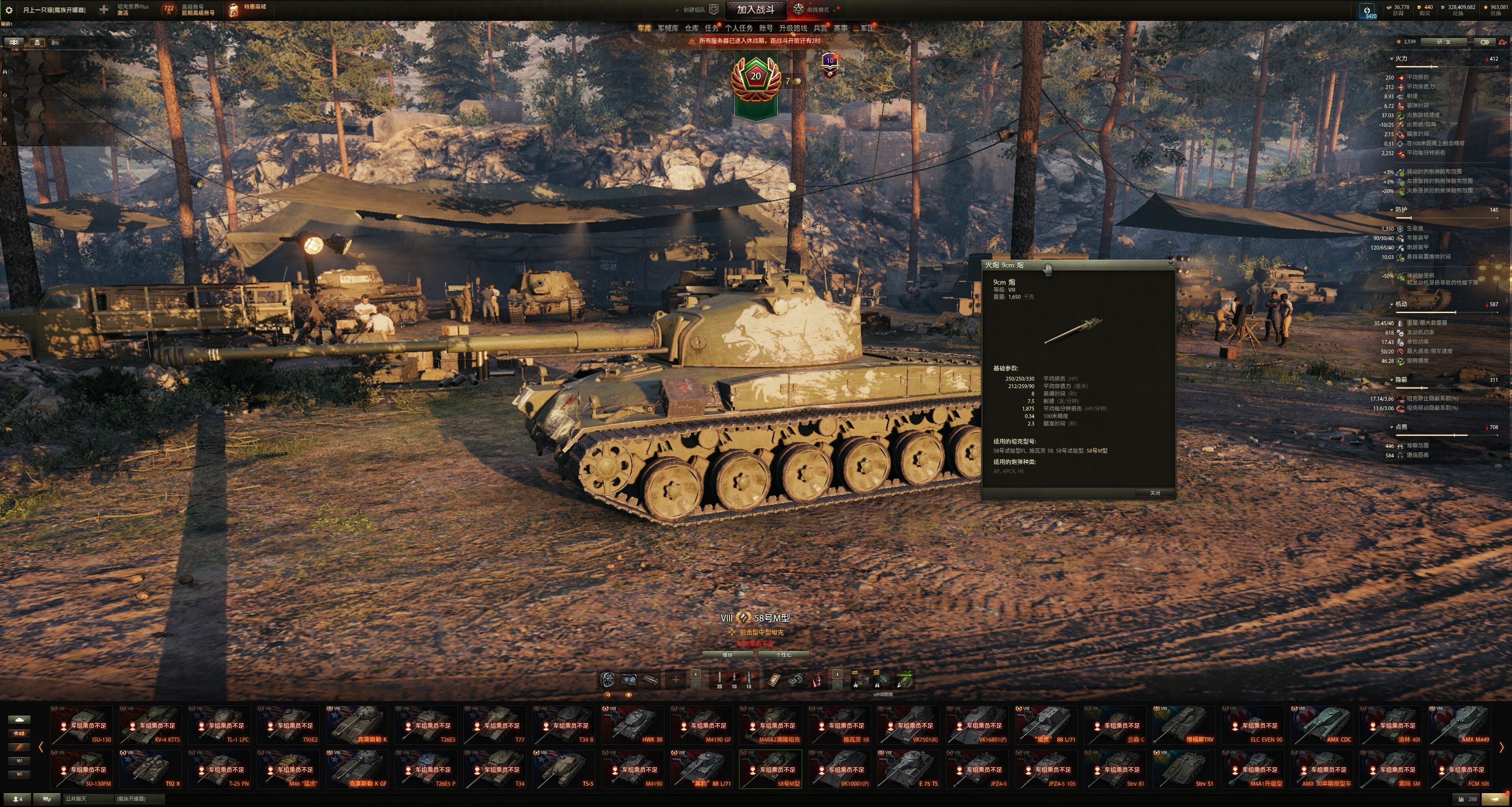Click the 维修 repair button
Viewport: 1512px width, 807px height.
click(x=727, y=655)
